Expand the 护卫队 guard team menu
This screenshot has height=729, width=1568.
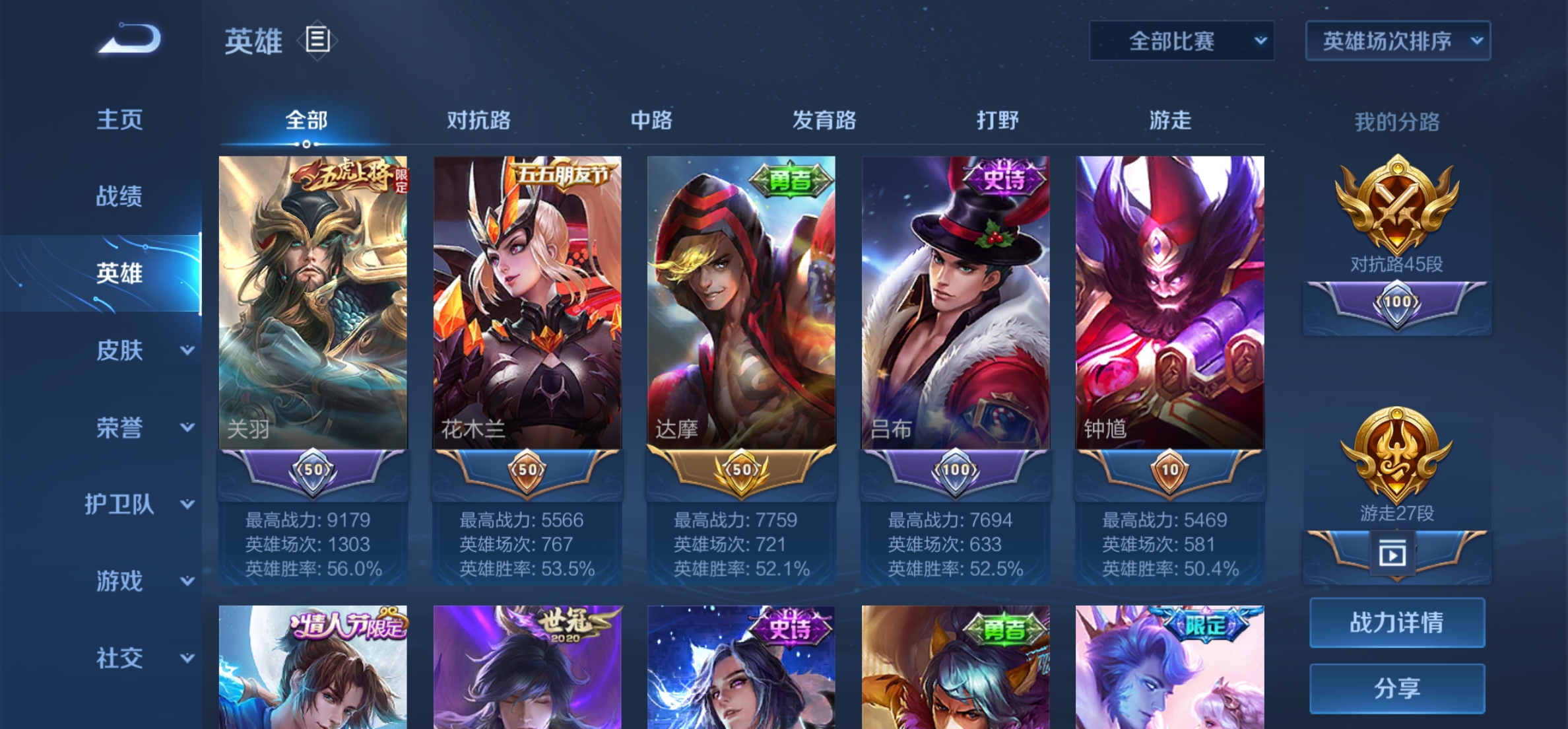tap(139, 504)
